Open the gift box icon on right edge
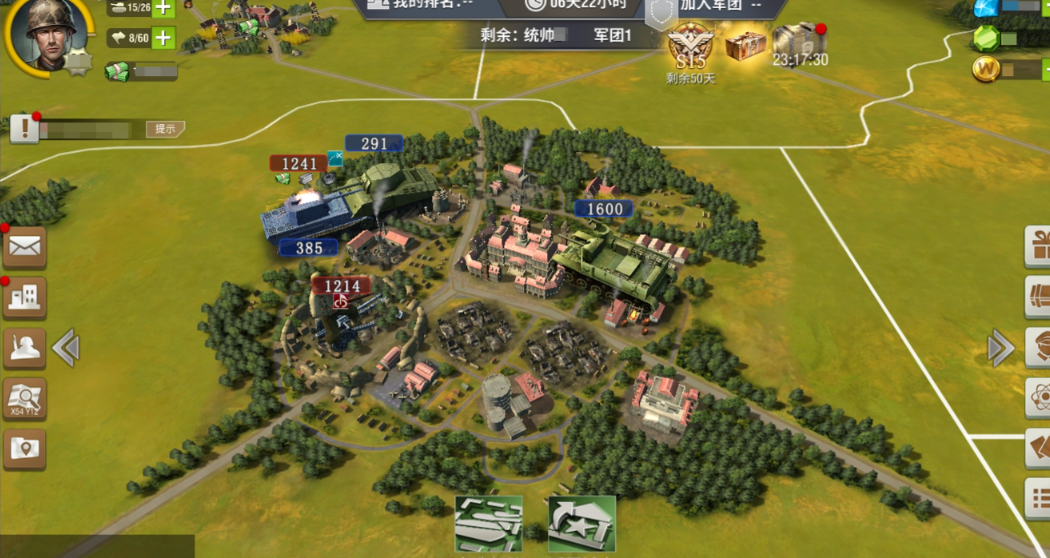Viewport: 1050px width, 558px height. coord(1038,246)
